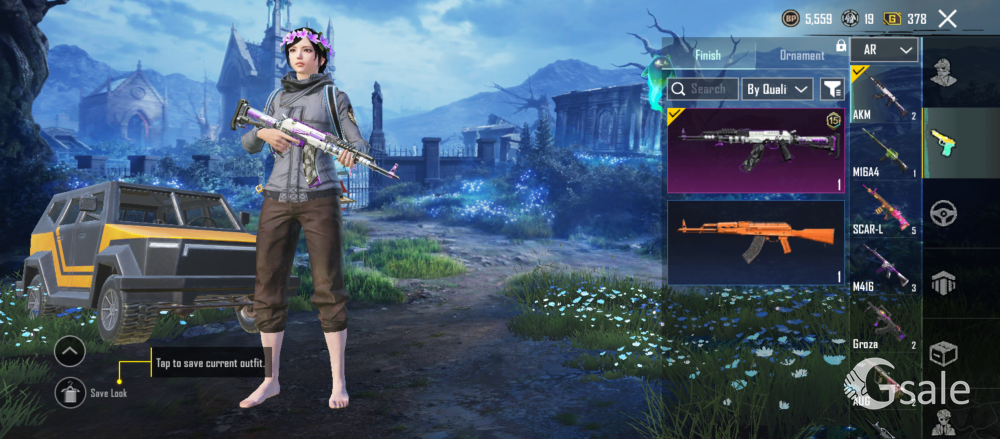Open the funnel filter options

coord(832,89)
